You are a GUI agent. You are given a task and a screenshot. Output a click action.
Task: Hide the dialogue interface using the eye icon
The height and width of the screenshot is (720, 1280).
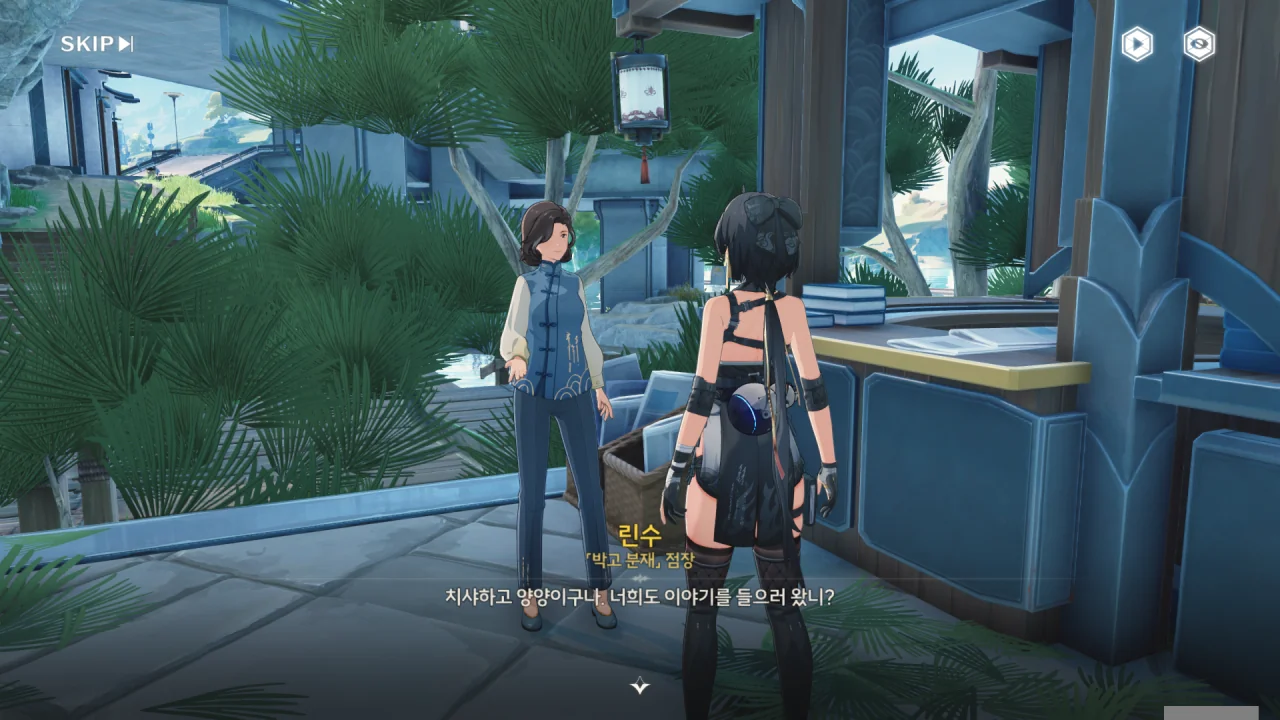1199,44
